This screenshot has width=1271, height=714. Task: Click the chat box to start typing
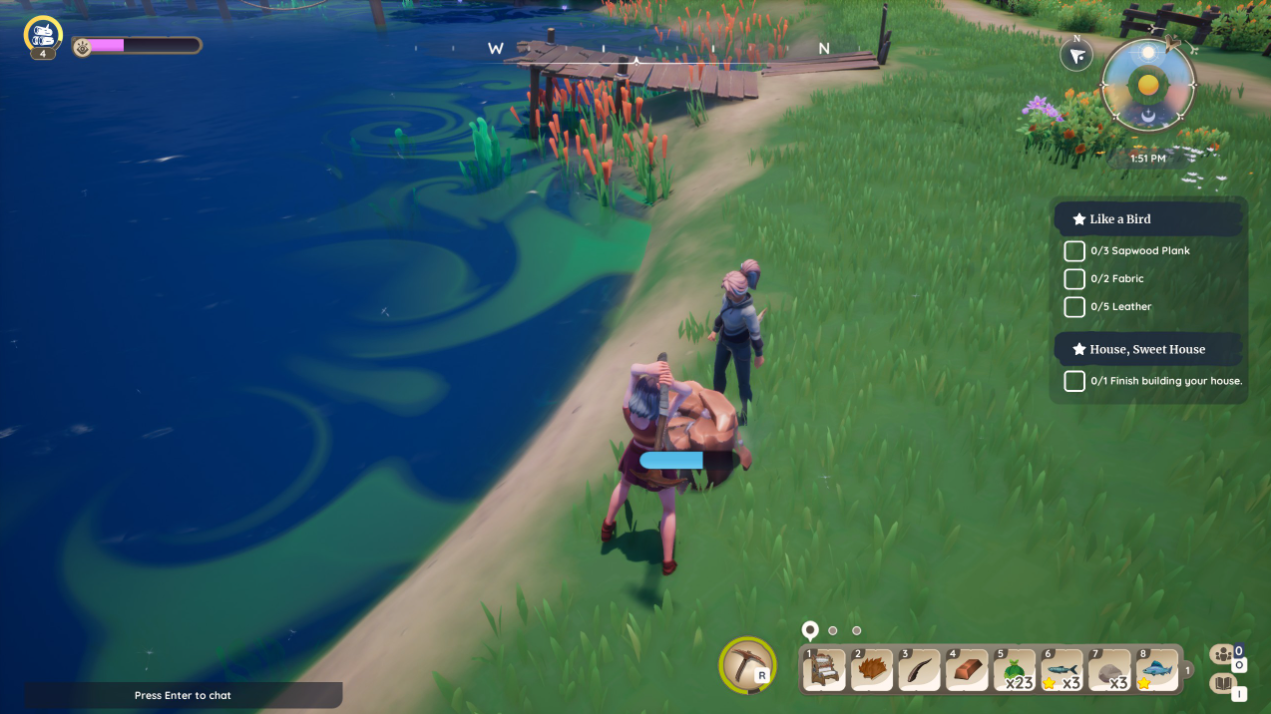pos(183,695)
